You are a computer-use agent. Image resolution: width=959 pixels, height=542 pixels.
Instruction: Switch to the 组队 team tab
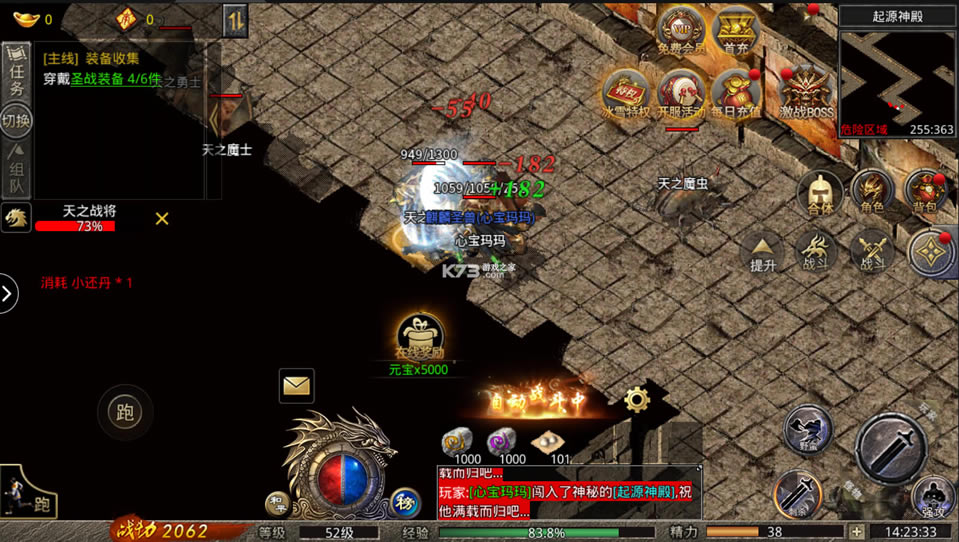point(16,170)
